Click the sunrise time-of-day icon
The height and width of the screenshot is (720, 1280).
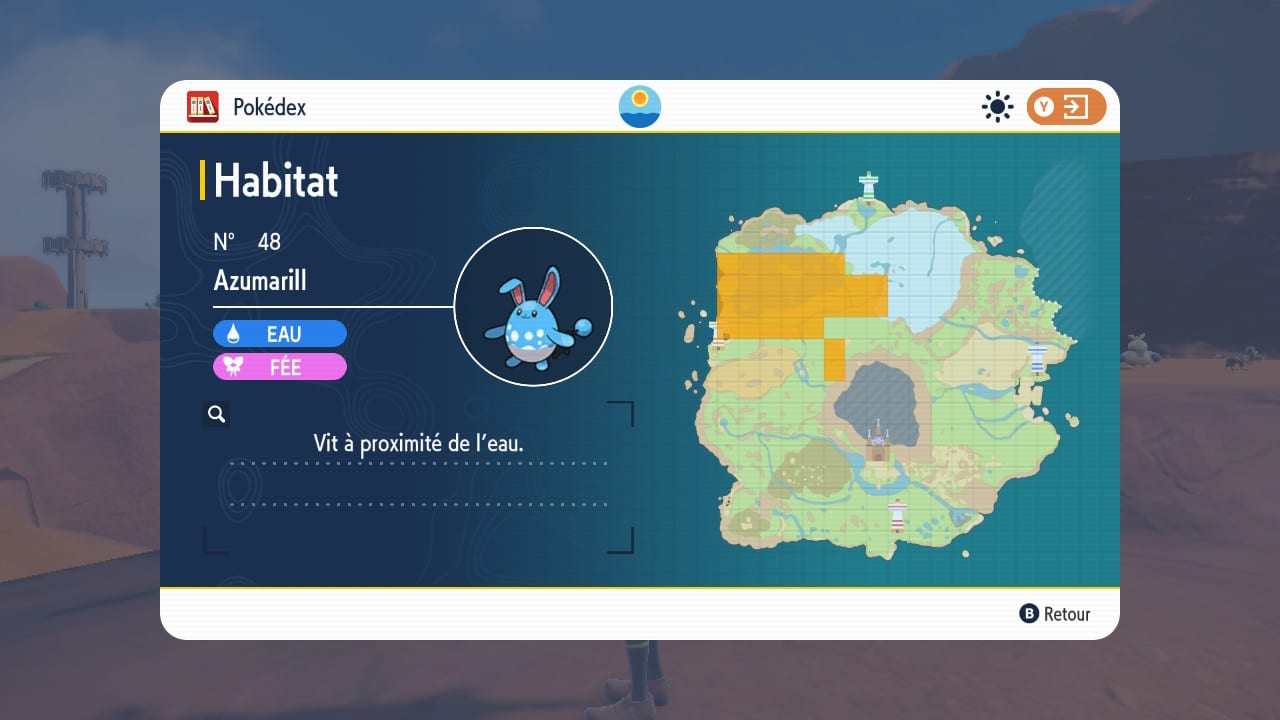(640, 107)
